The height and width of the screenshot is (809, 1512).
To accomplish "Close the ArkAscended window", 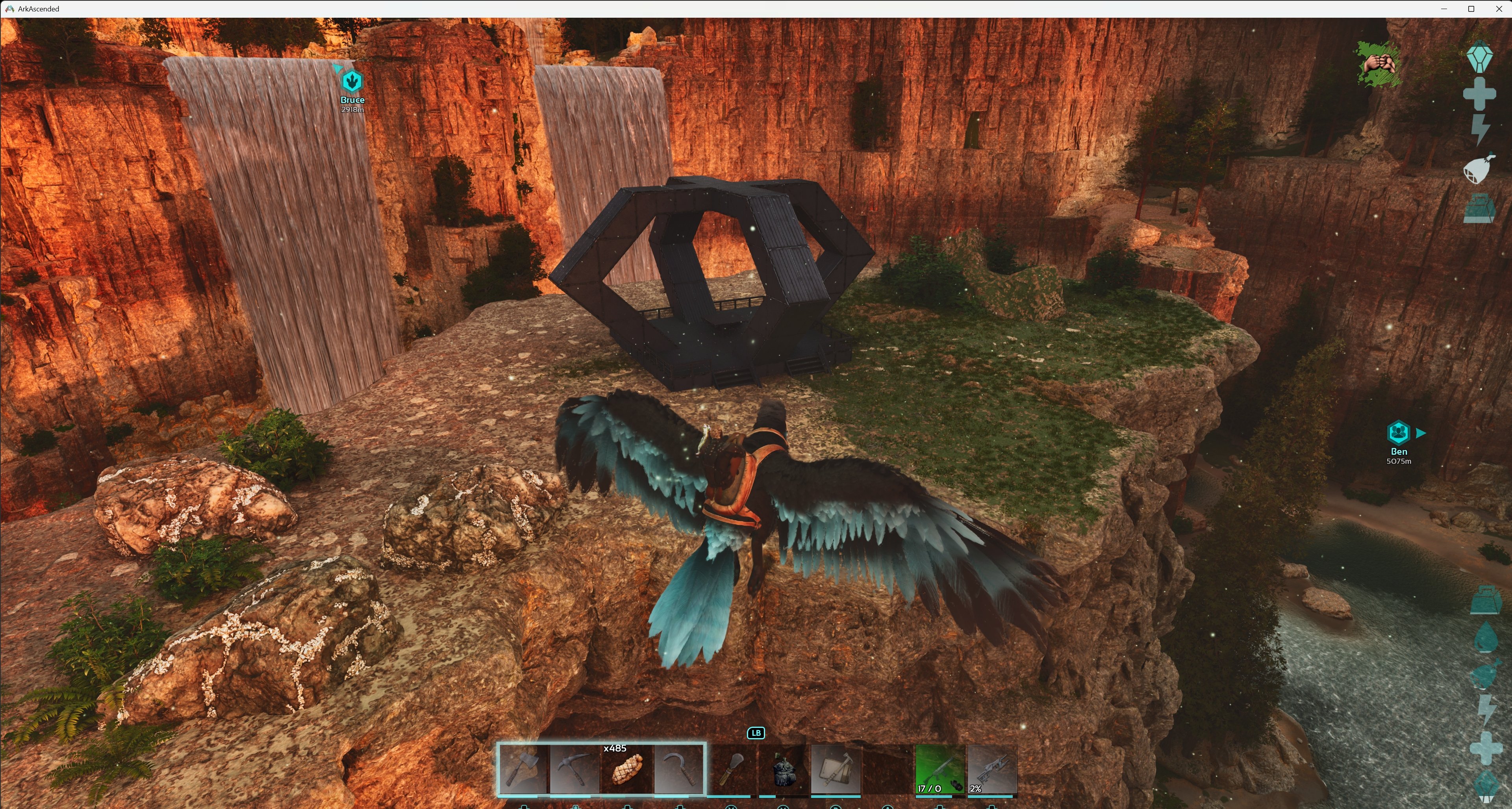I will point(1498,9).
